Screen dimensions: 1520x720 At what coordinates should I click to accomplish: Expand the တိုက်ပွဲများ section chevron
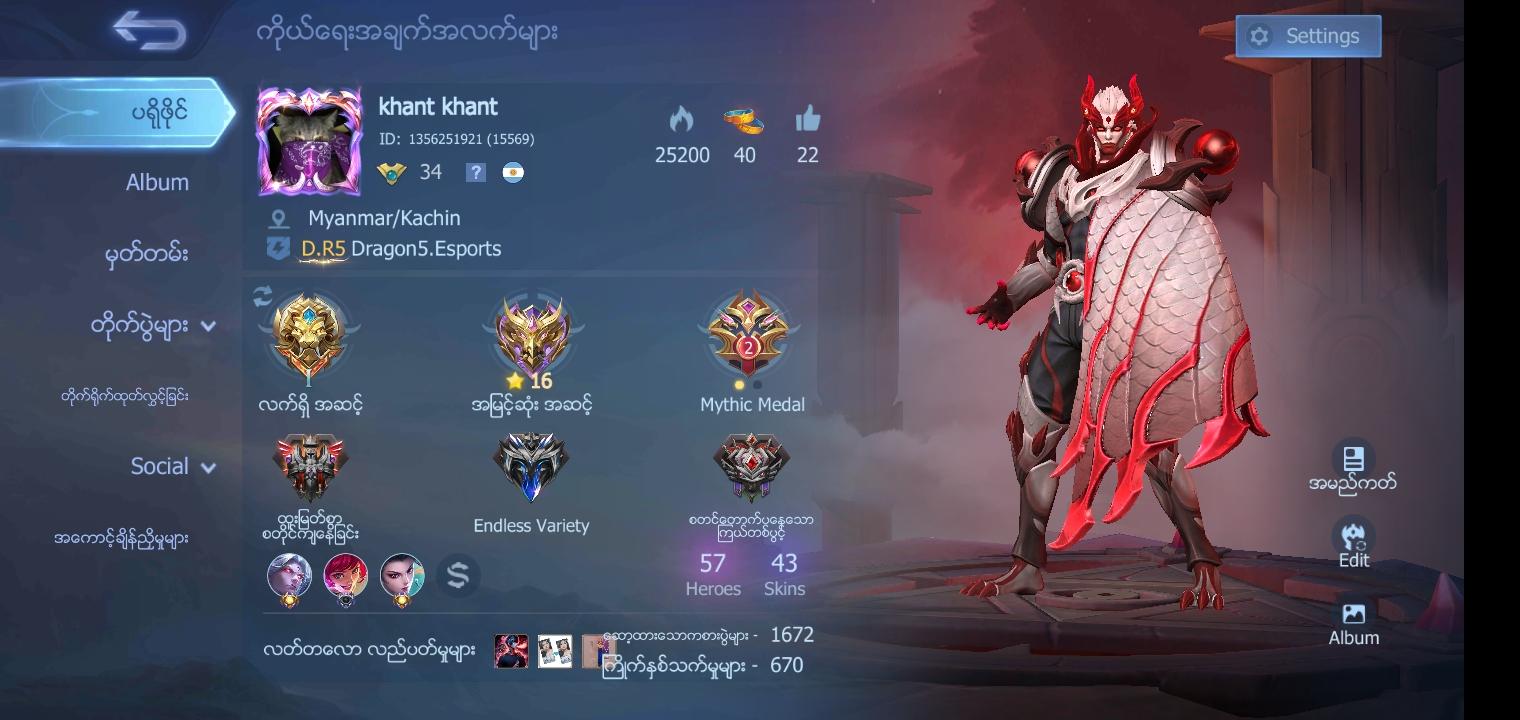click(x=209, y=325)
